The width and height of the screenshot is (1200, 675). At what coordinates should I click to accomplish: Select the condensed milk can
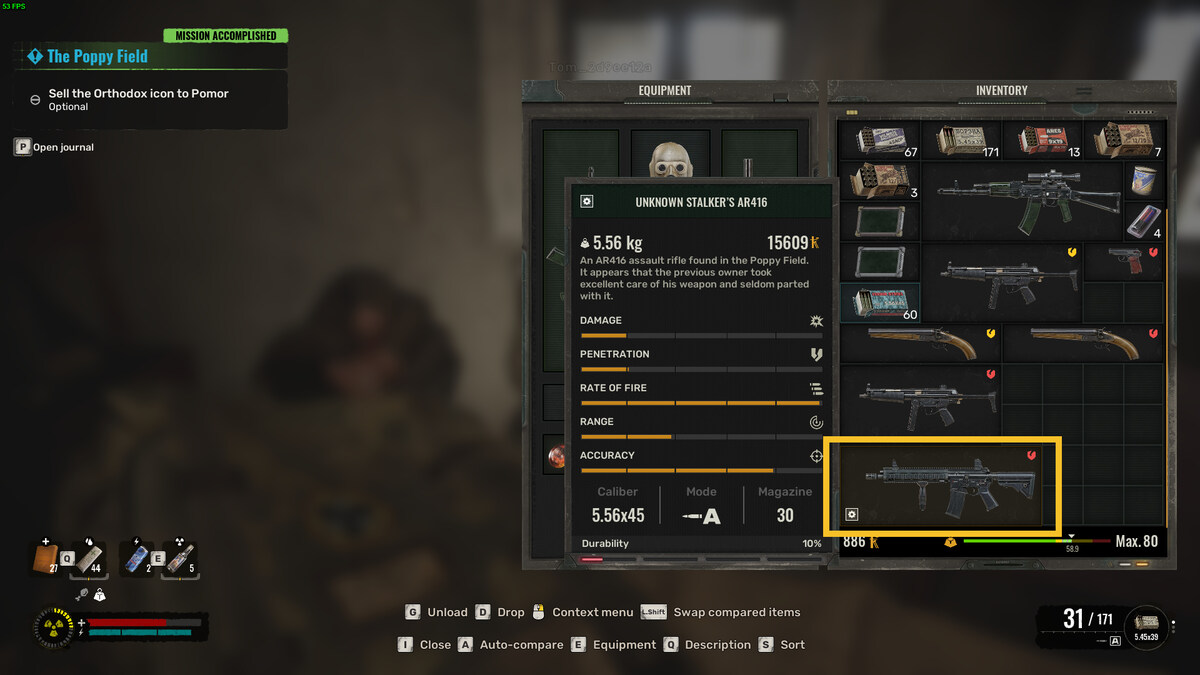[x=1144, y=181]
